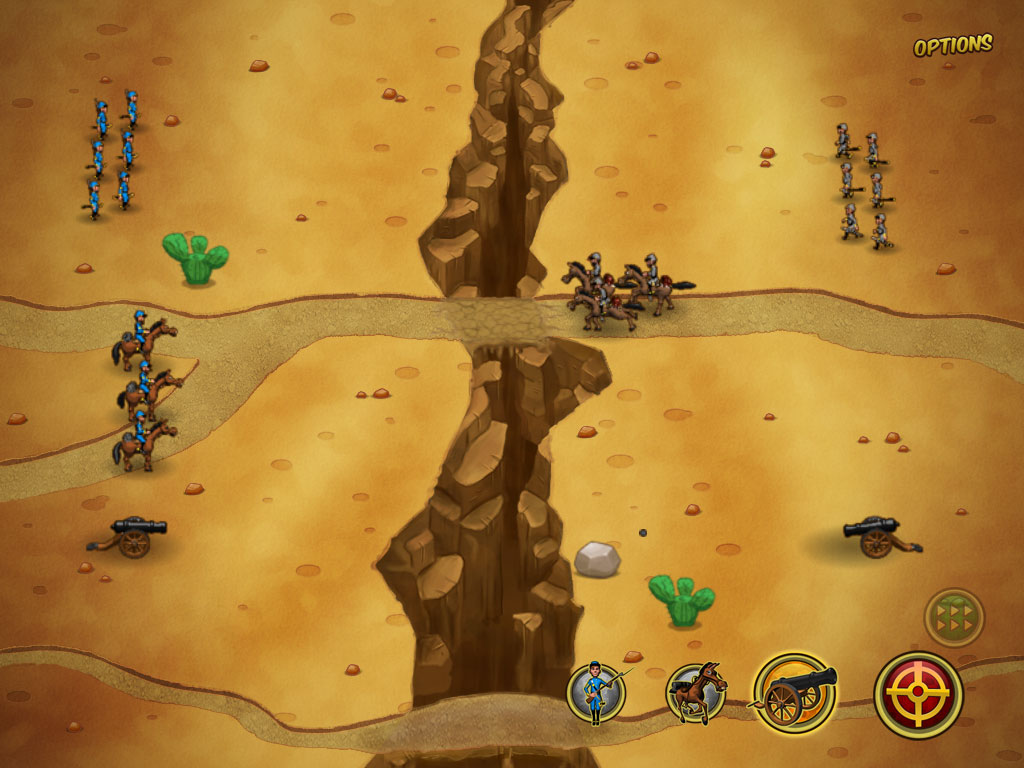Activate the red crosshair target button
Image resolution: width=1024 pixels, height=768 pixels.
point(918,694)
